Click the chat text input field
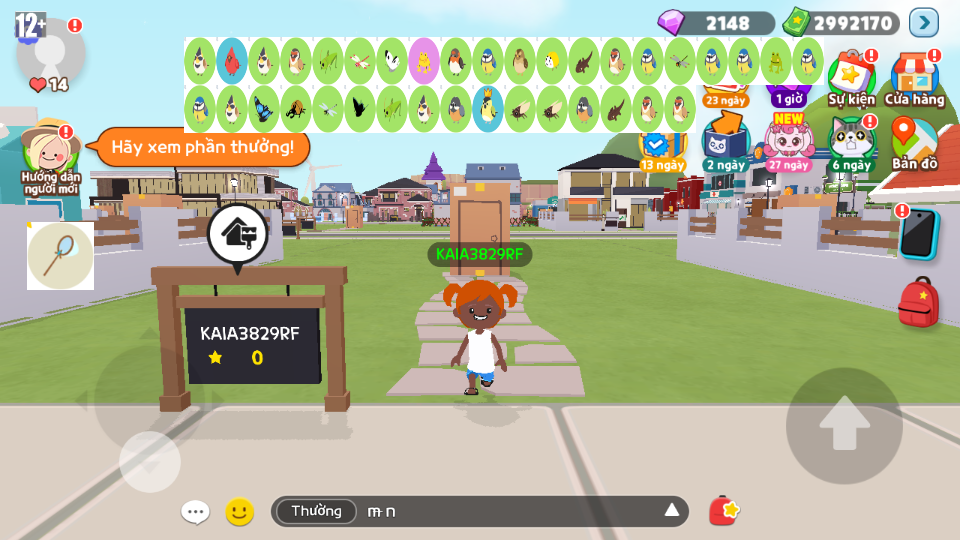Screen dimensions: 960x540 pos(510,512)
